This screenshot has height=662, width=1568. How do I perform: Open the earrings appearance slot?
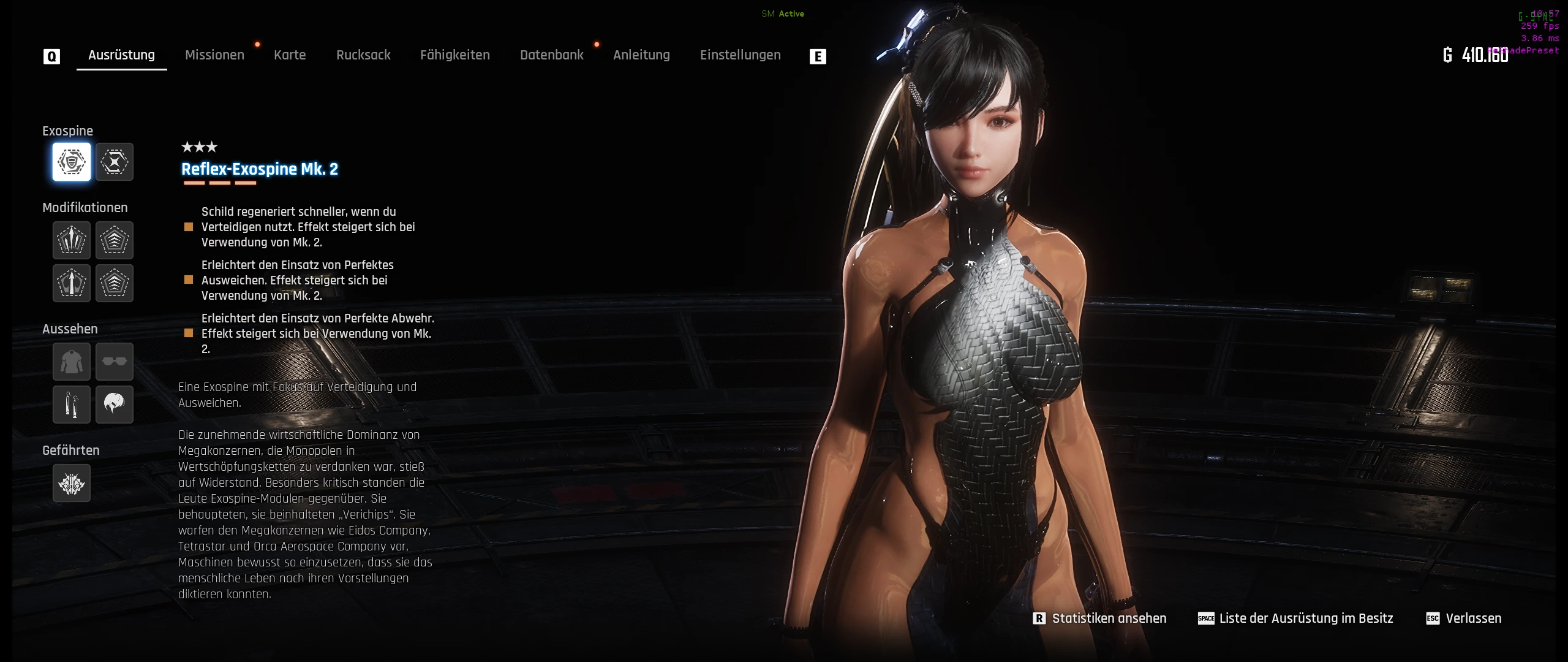[72, 405]
